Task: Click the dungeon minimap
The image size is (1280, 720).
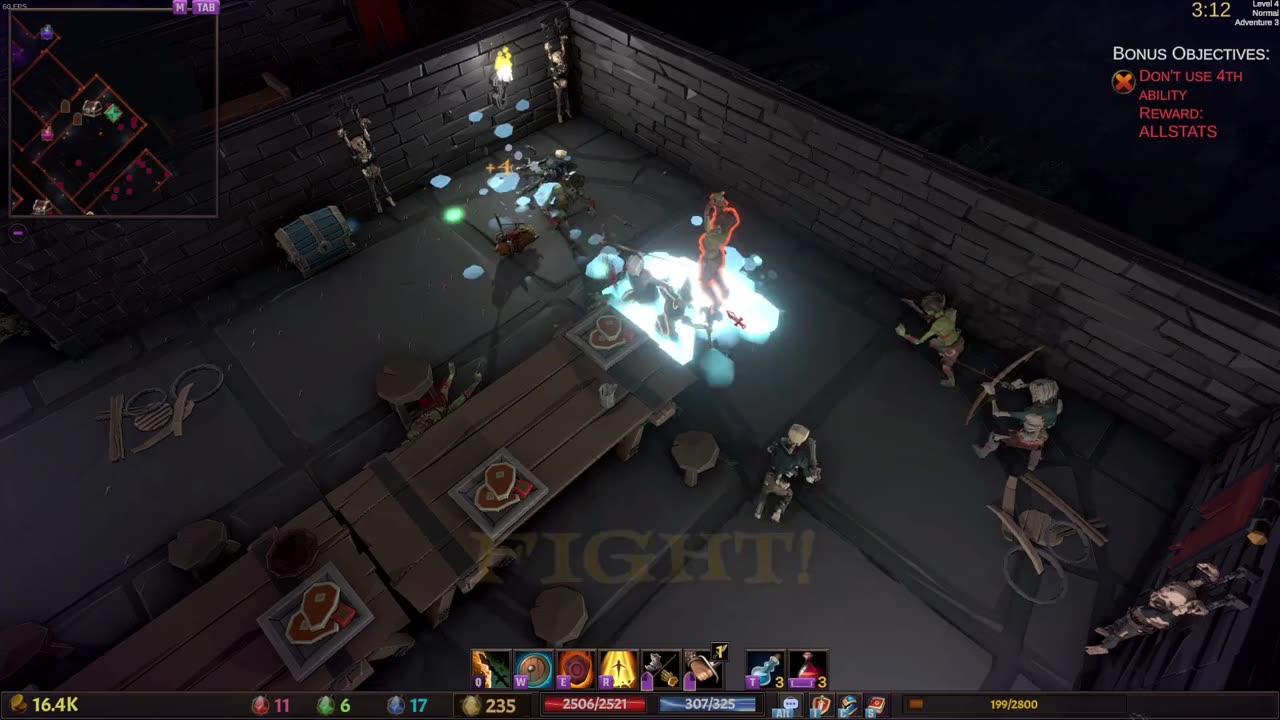Action: (x=112, y=114)
